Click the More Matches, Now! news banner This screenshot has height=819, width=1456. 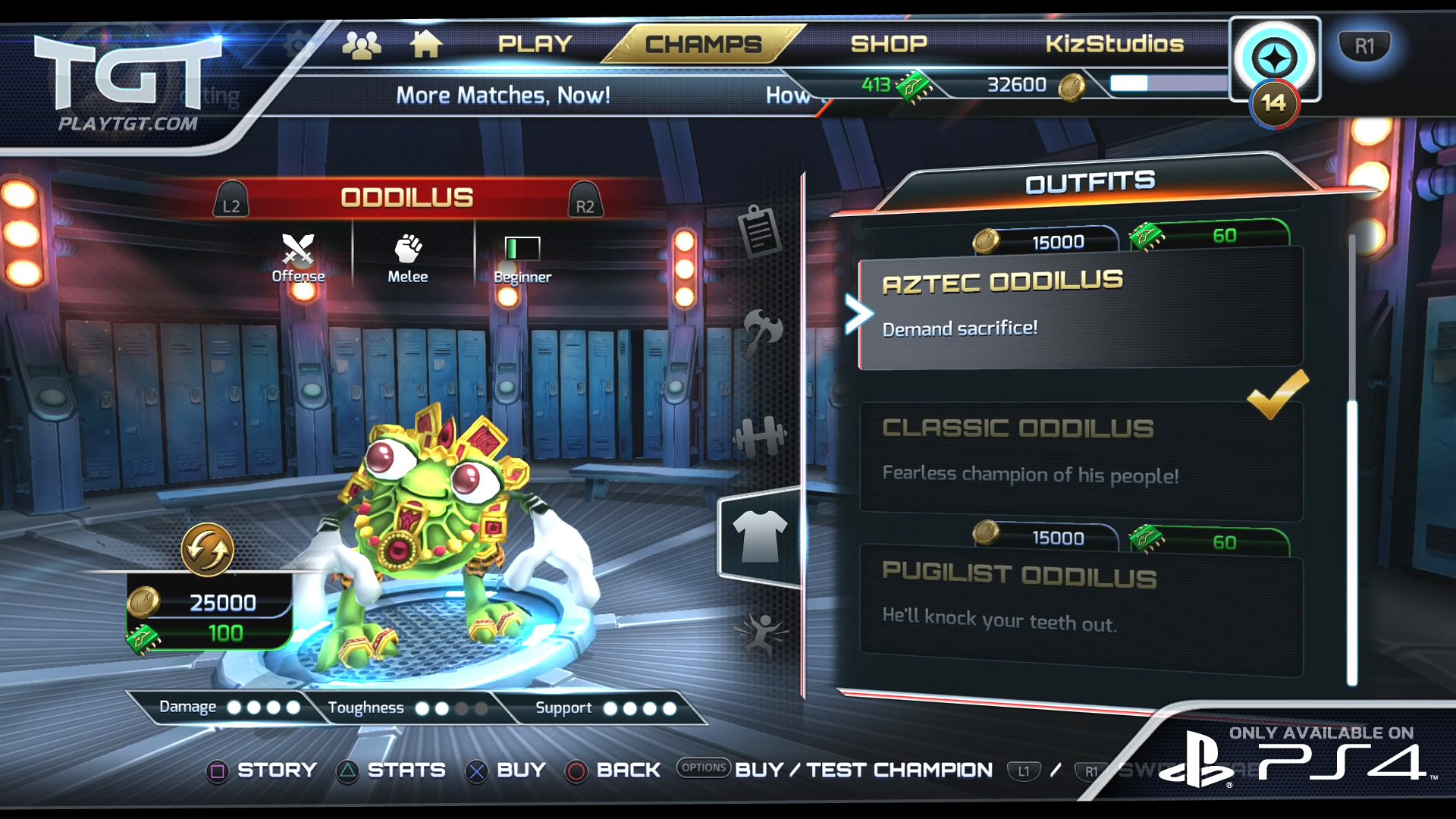[503, 96]
